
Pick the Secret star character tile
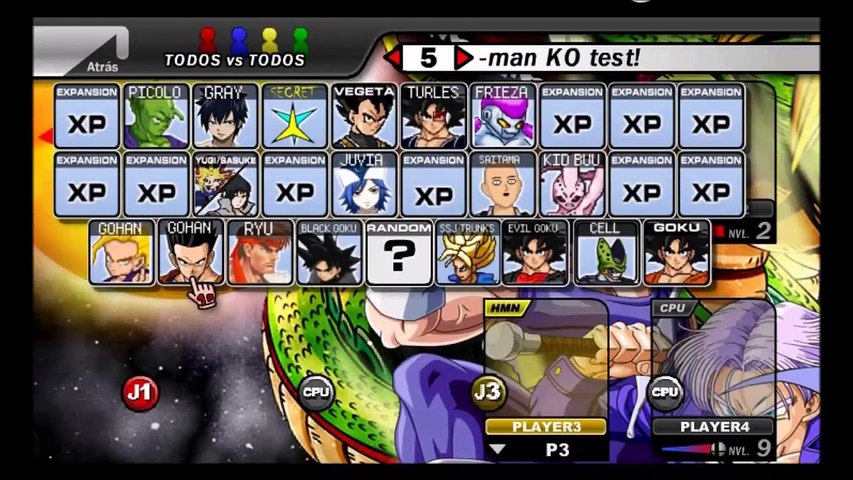tap(295, 116)
